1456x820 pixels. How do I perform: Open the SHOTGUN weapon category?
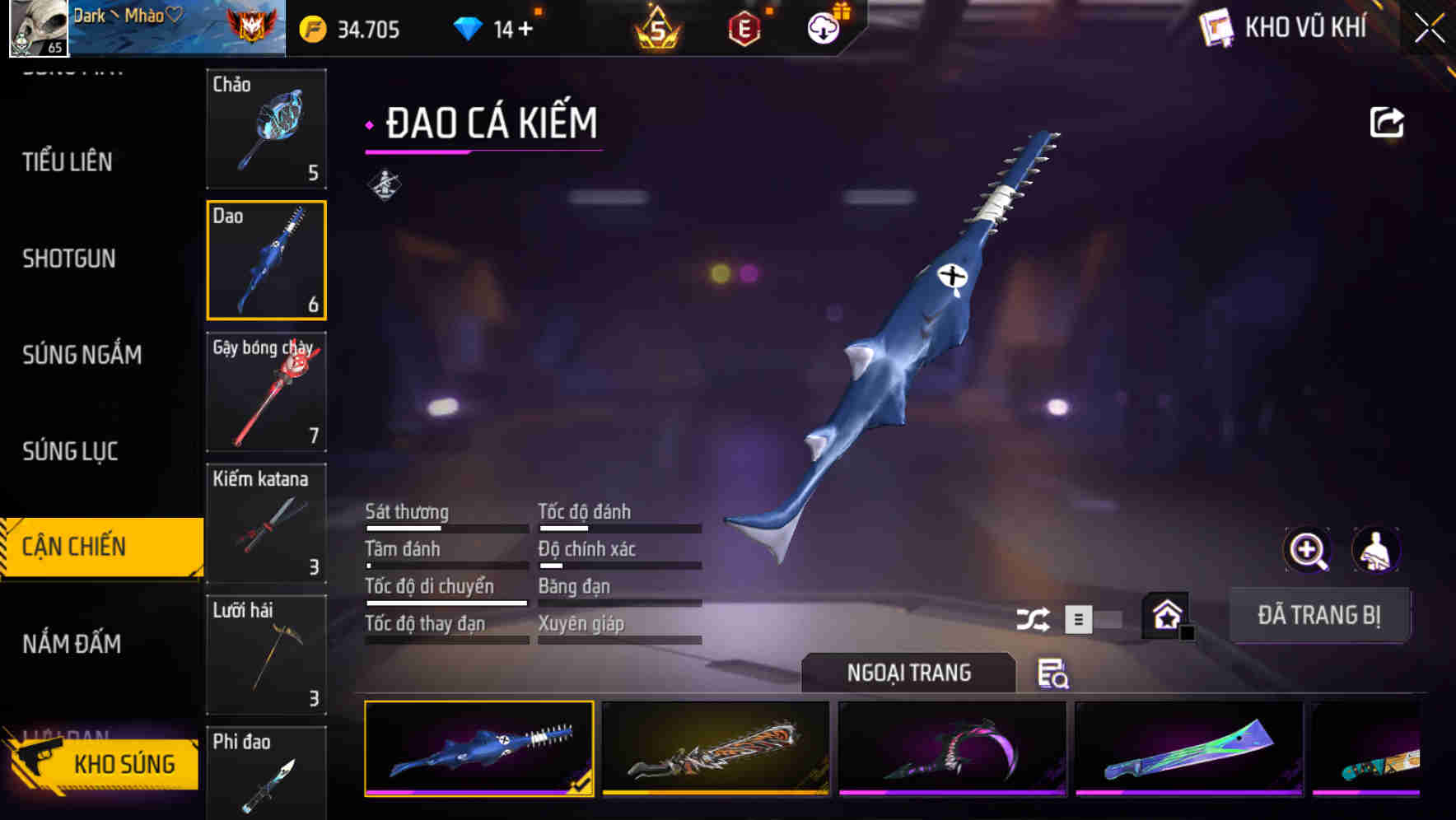[x=68, y=259]
